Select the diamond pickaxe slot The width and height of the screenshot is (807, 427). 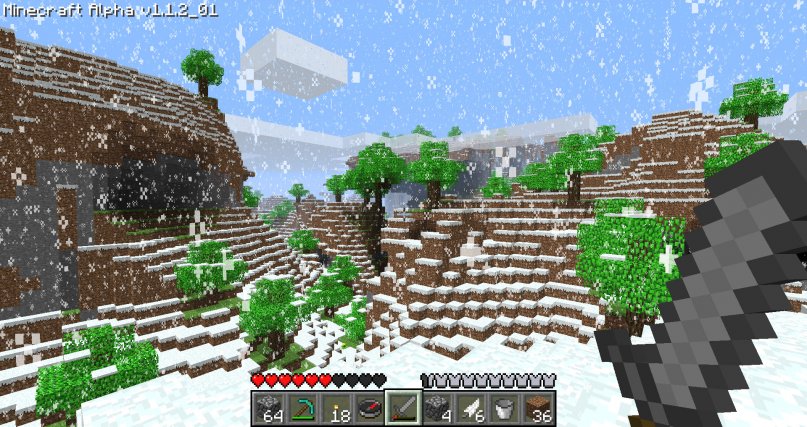coord(302,407)
